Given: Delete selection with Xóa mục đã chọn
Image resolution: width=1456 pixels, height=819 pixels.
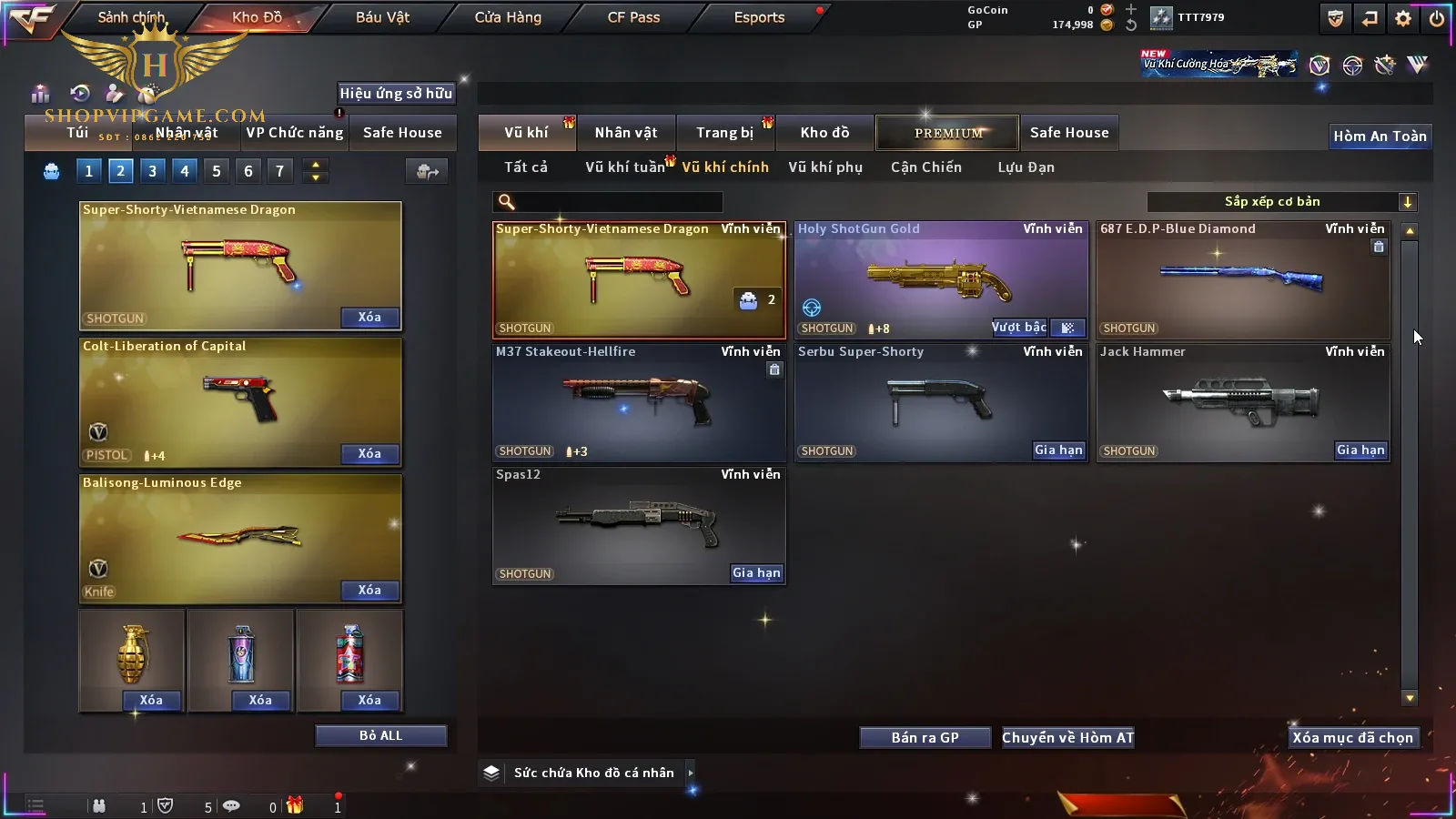Looking at the screenshot, I should point(1352,738).
